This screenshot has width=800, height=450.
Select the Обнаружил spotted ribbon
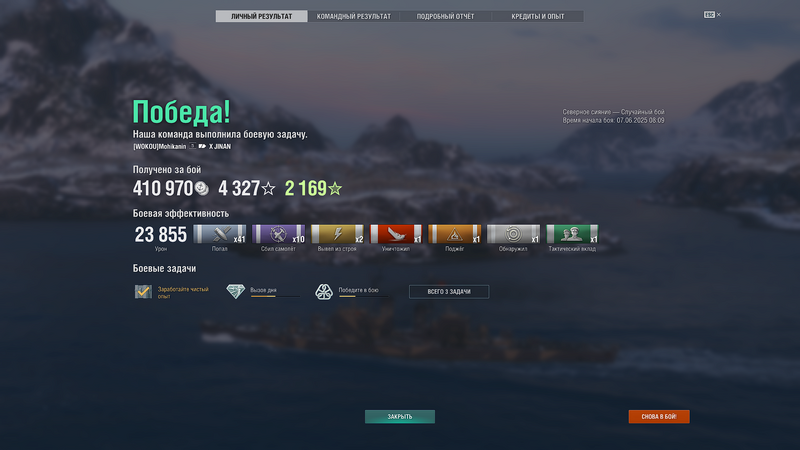(x=513, y=234)
